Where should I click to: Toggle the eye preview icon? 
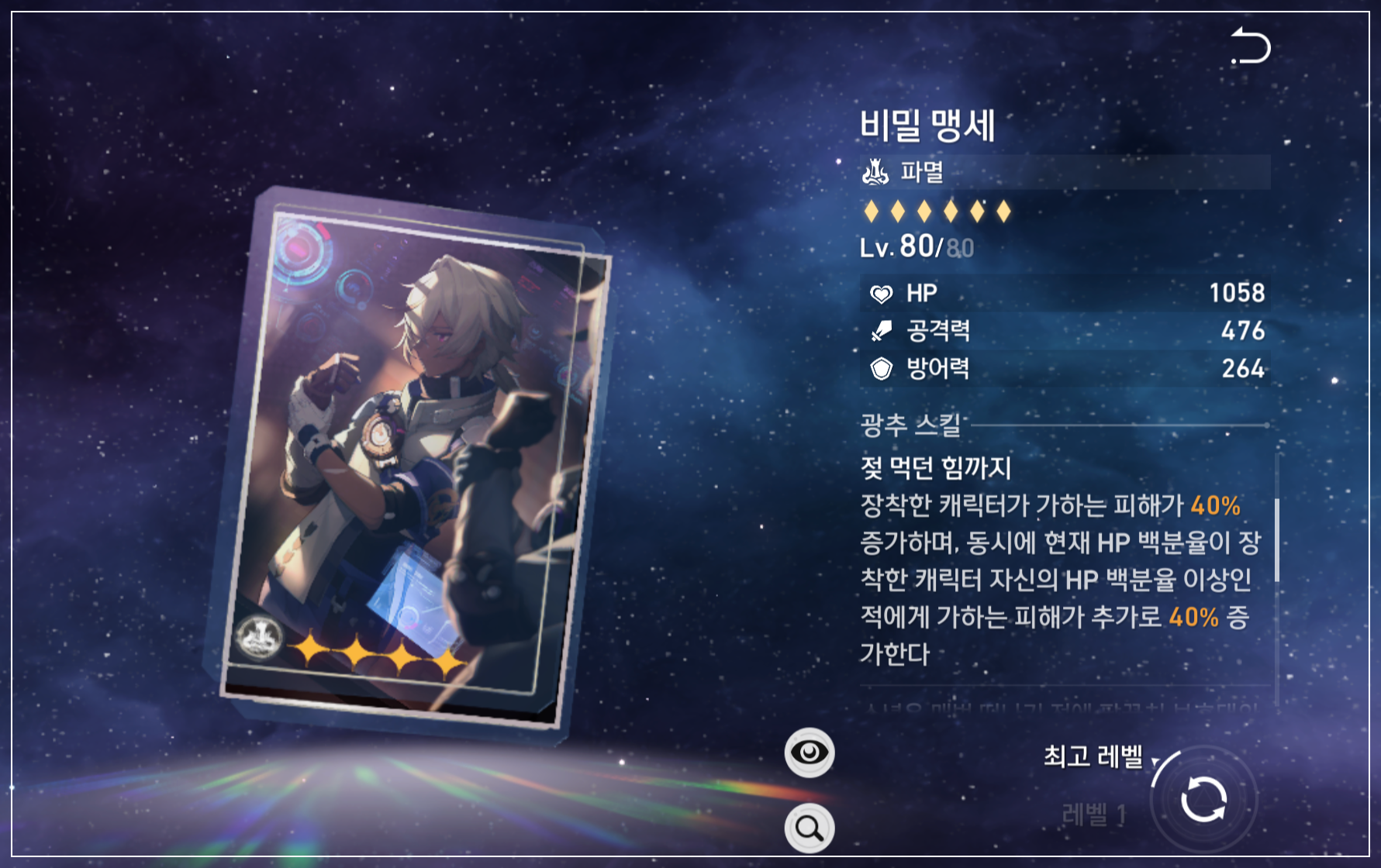pyautogui.click(x=810, y=753)
